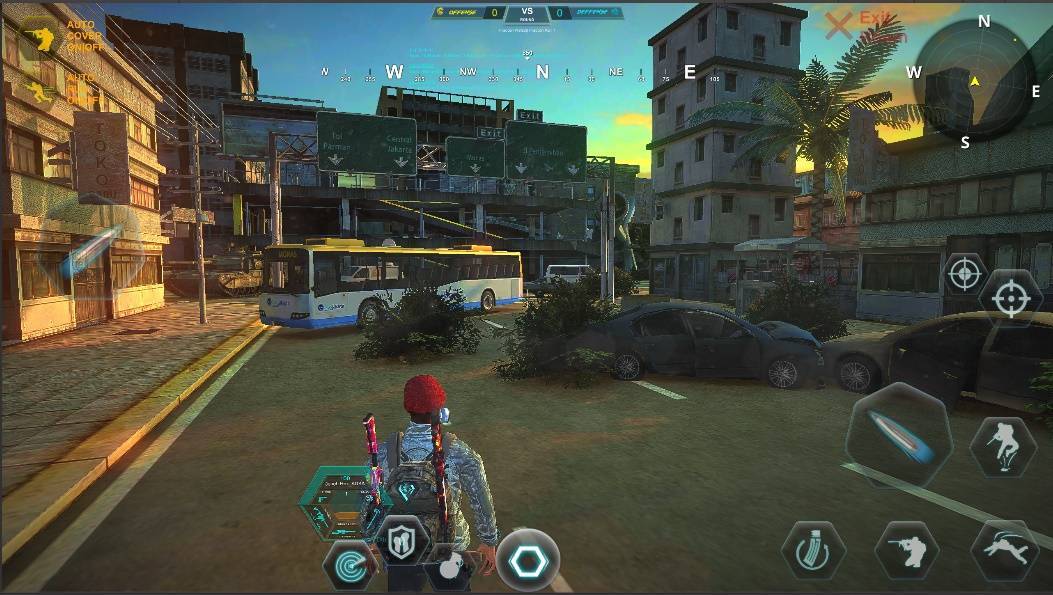Tap the prone soldier stance button

point(1003,550)
